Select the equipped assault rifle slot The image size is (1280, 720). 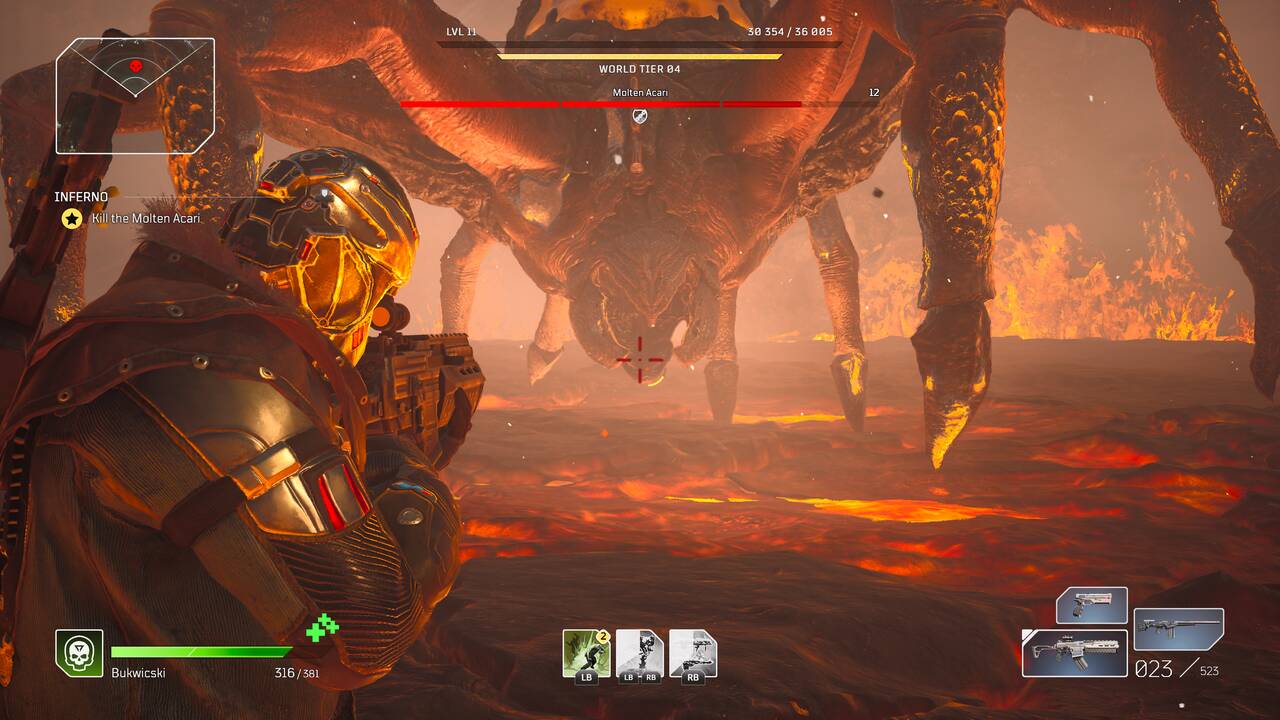click(x=1074, y=652)
